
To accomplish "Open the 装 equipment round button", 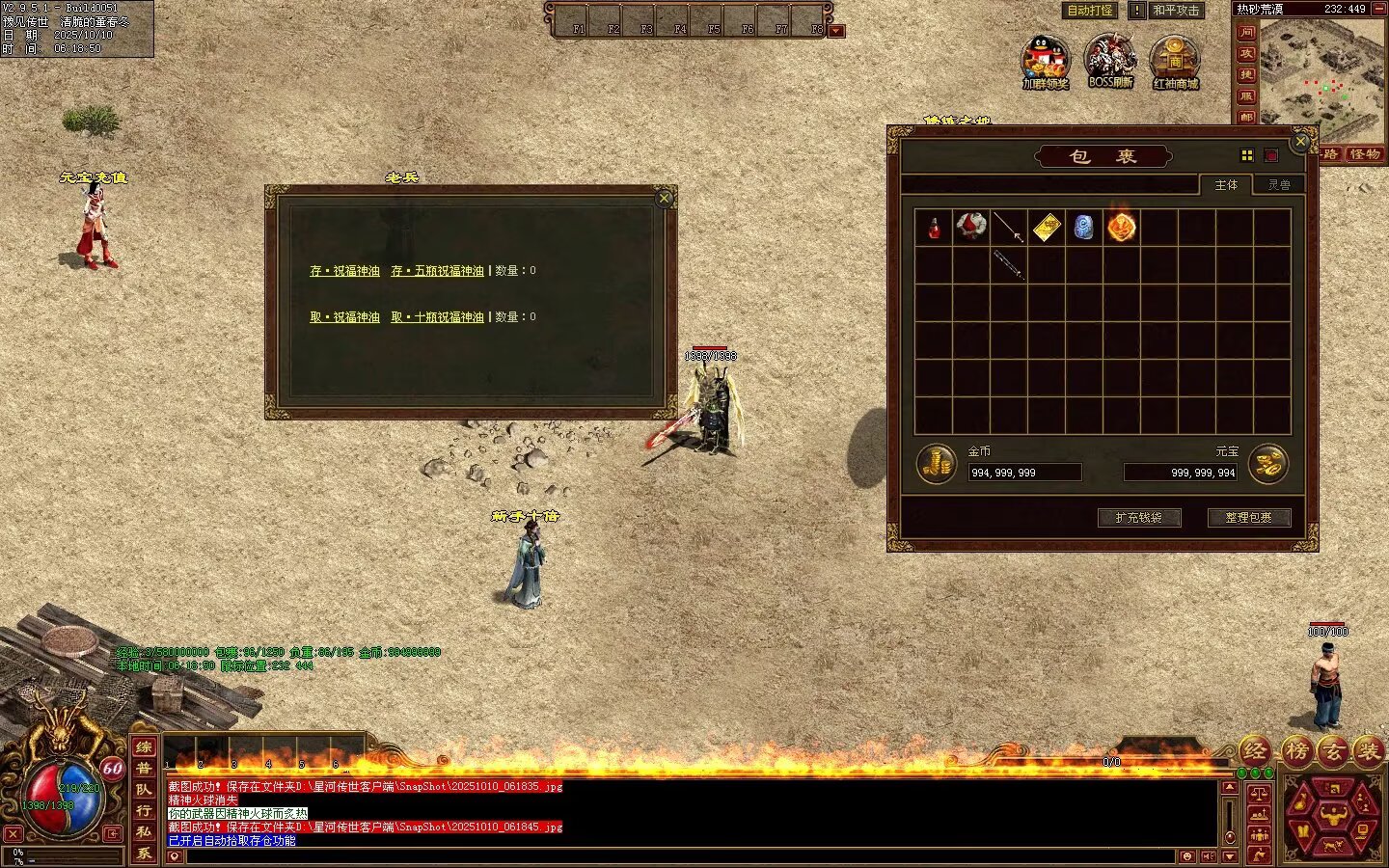I will pos(1367,750).
